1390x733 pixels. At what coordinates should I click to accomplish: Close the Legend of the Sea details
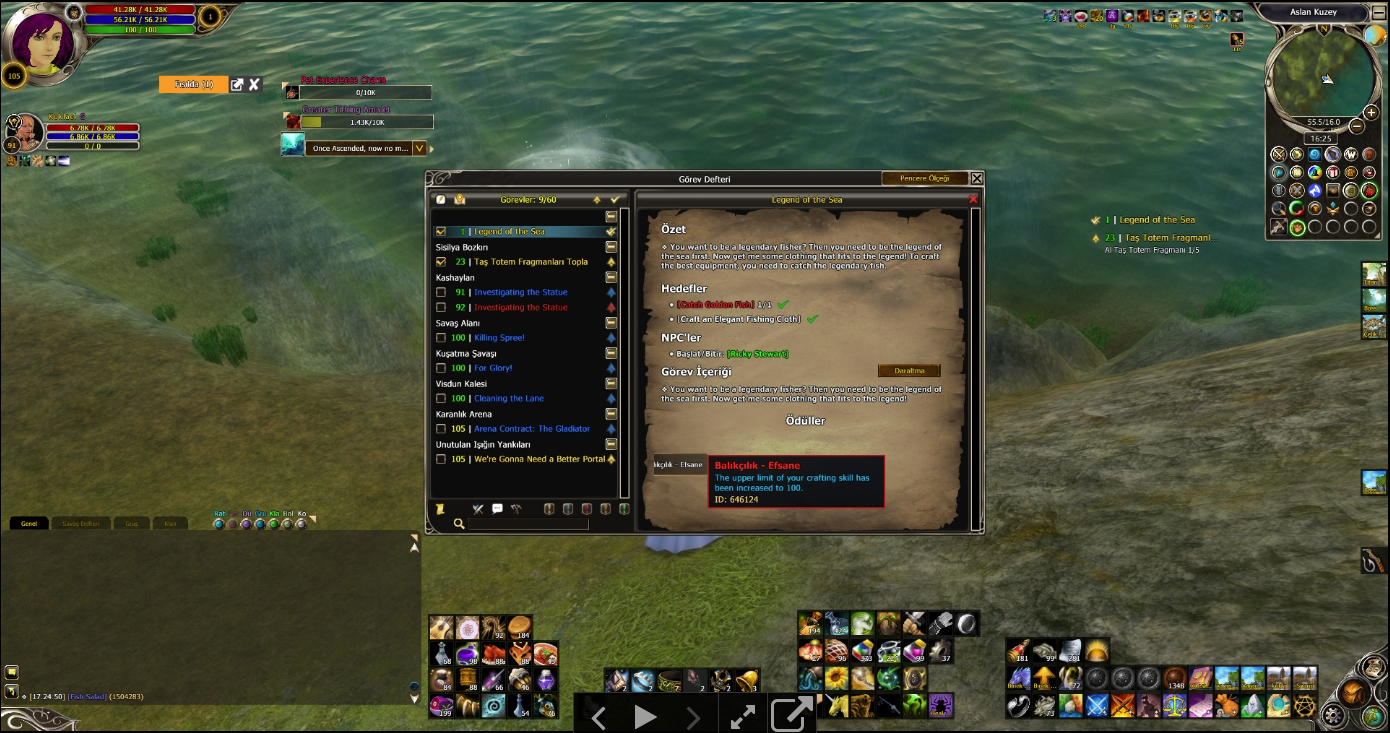pos(973,200)
